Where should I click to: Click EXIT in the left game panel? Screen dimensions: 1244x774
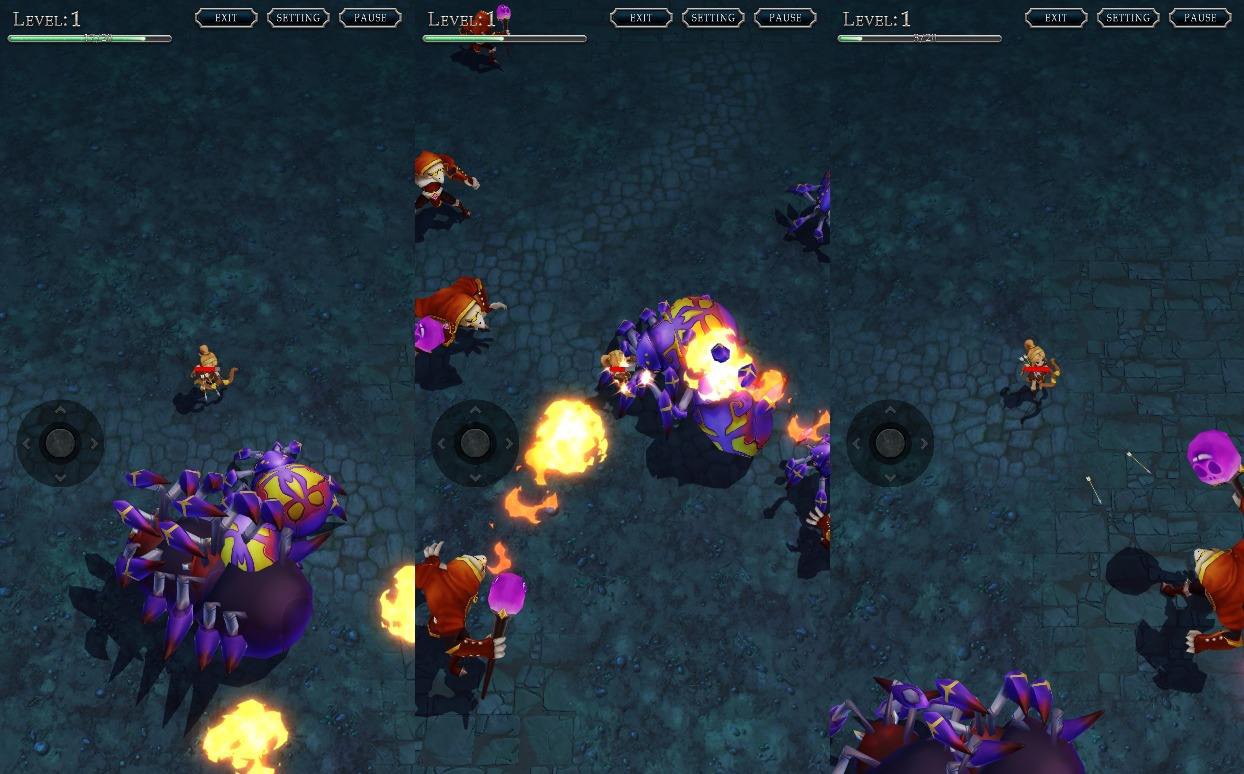point(226,18)
